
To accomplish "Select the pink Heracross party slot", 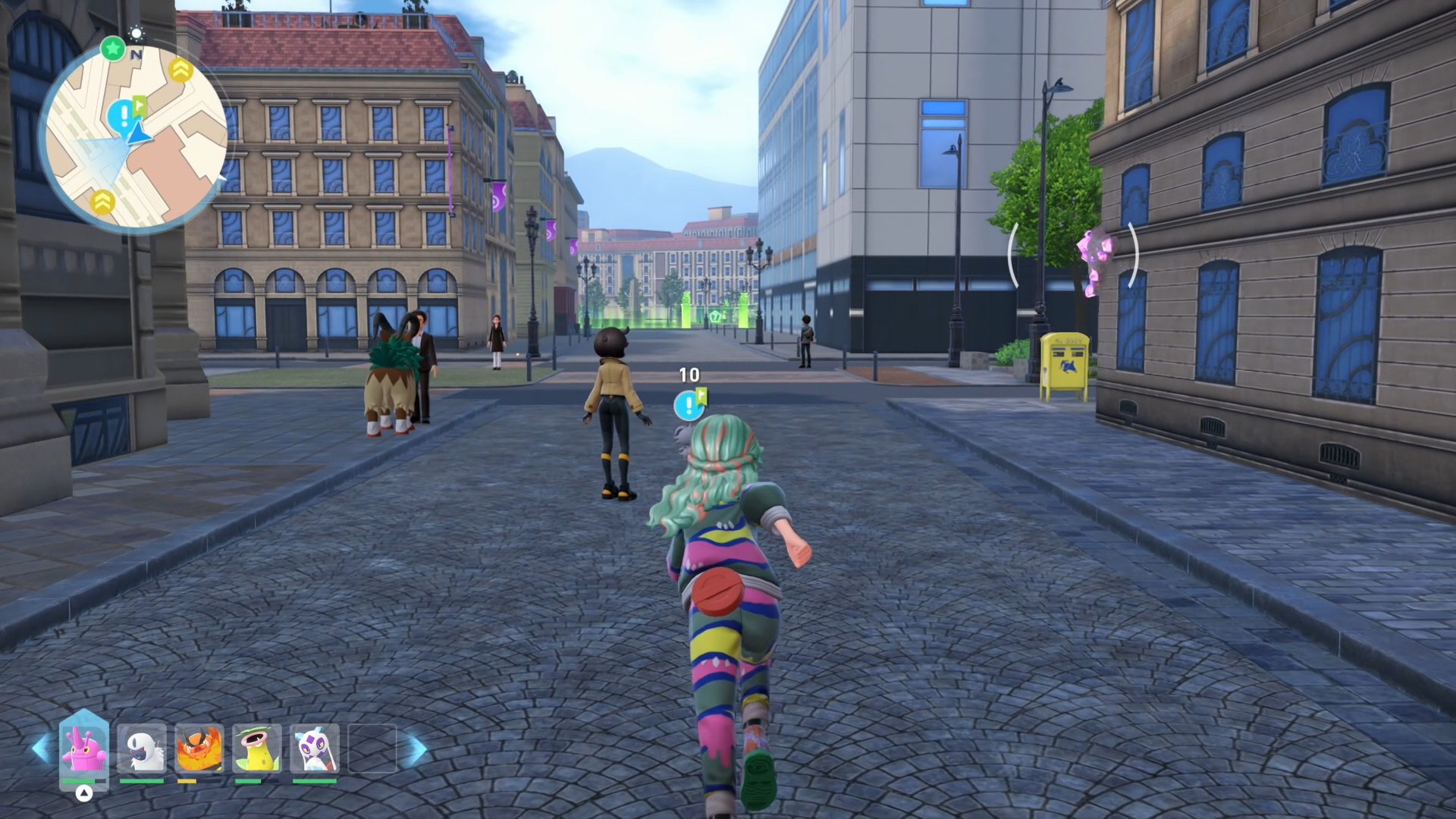I will click(x=83, y=748).
